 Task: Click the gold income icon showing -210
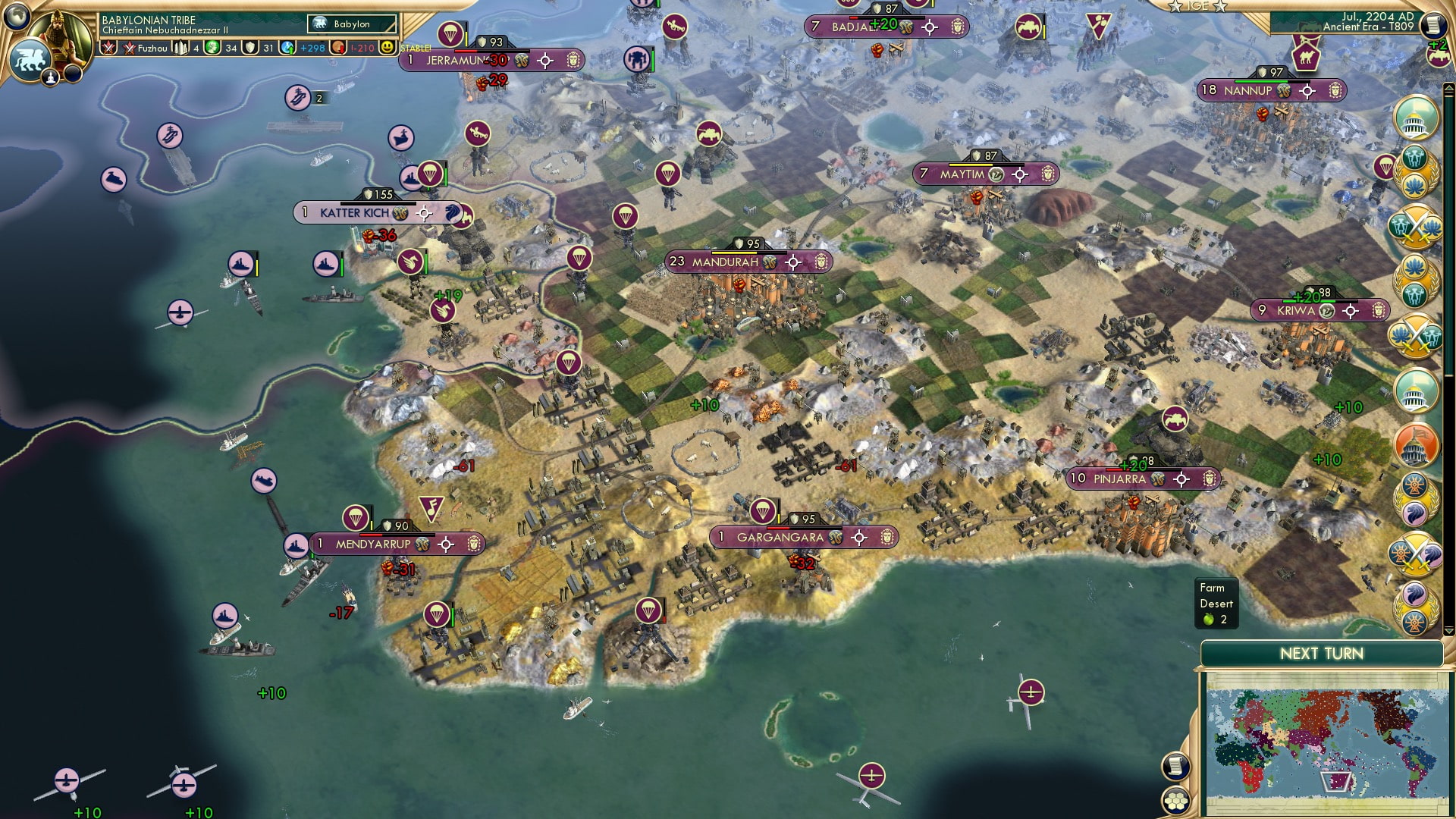coord(339,47)
